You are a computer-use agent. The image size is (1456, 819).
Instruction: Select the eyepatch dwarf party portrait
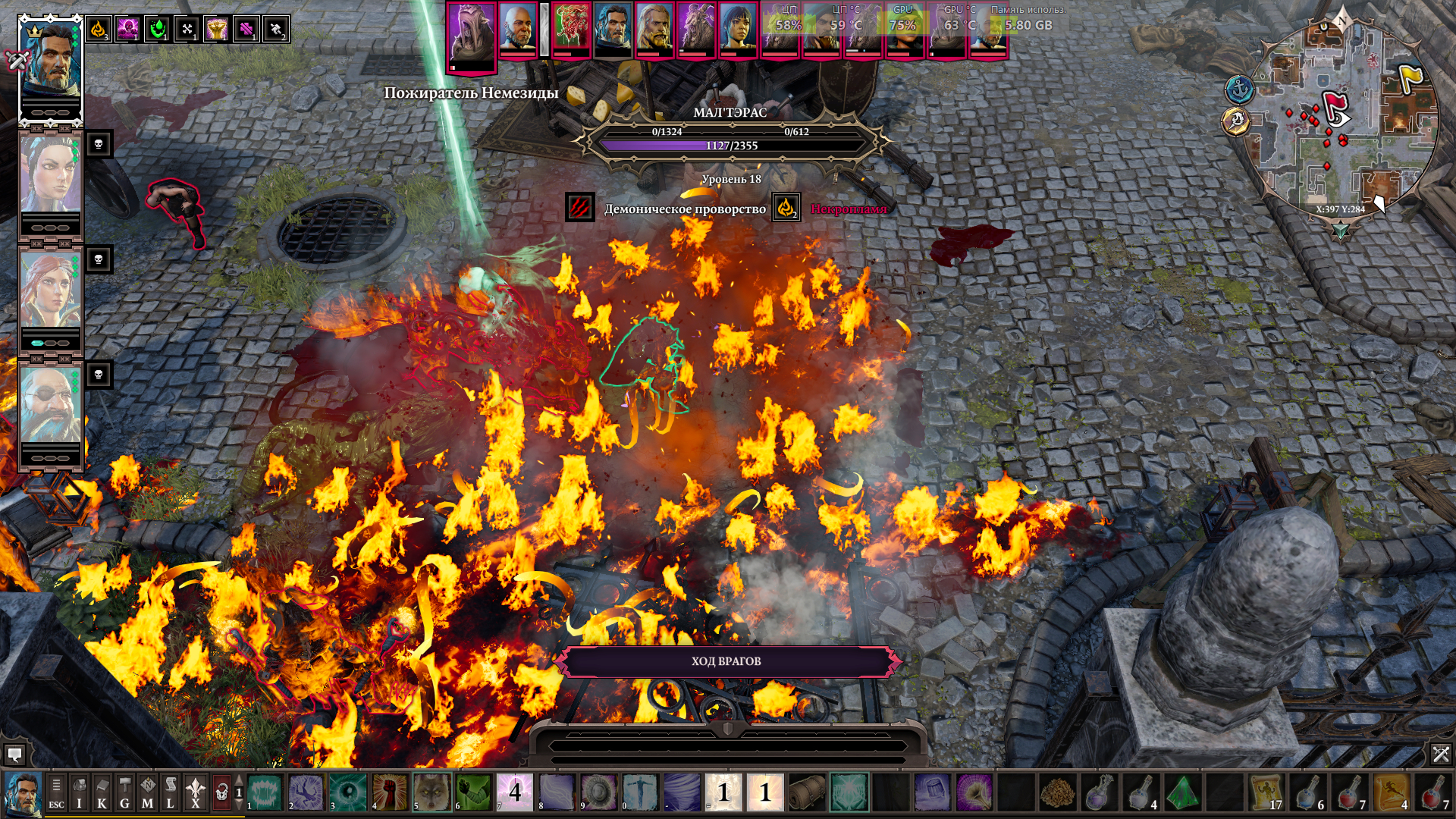[50, 406]
